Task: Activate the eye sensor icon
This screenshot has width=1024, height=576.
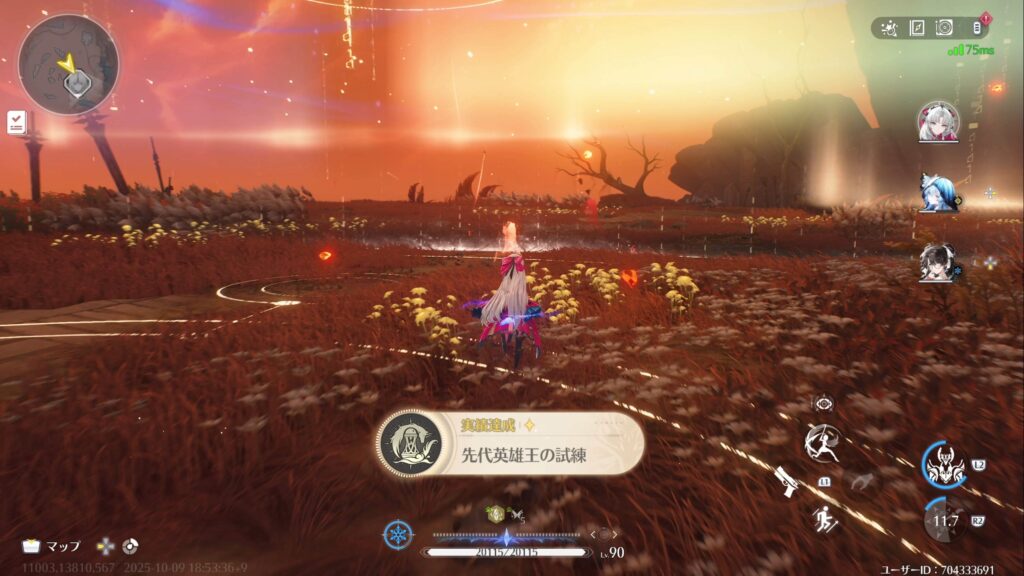Action: point(824,403)
